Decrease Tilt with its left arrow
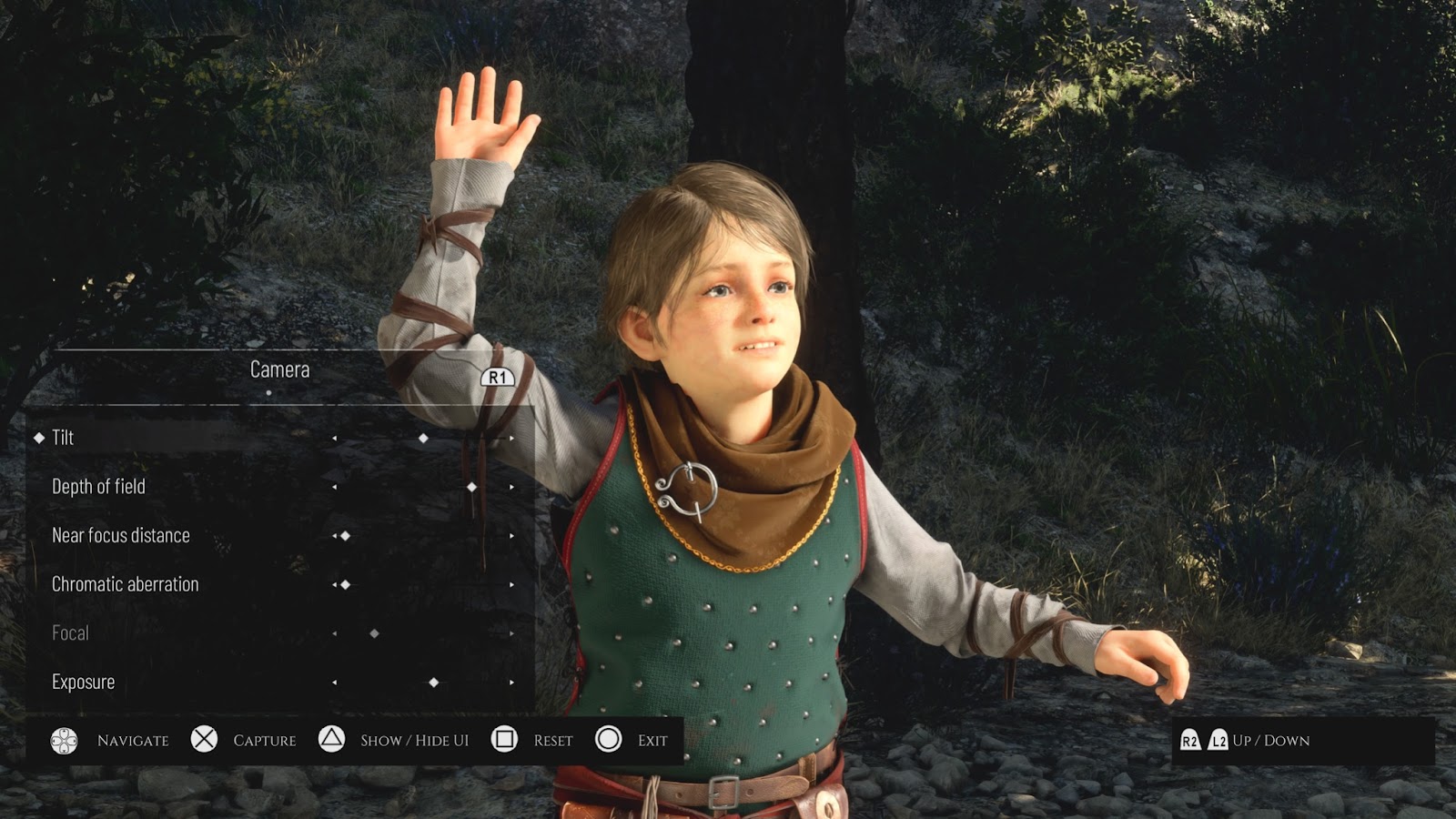Viewport: 1456px width, 819px height. [335, 439]
